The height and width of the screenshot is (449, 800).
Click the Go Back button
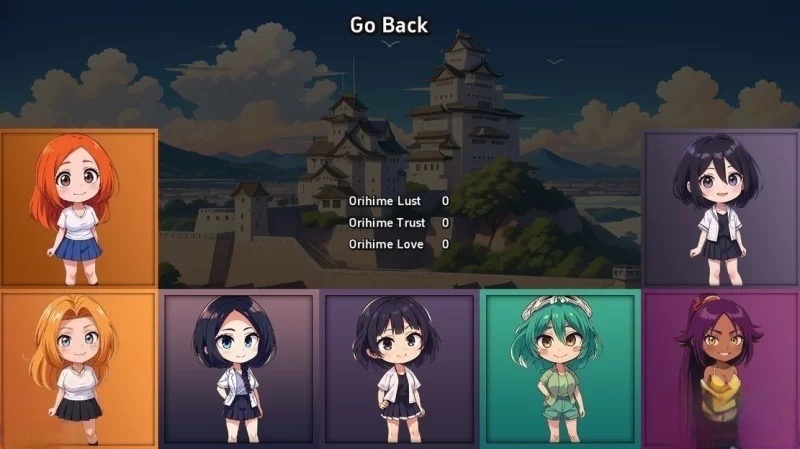[389, 25]
